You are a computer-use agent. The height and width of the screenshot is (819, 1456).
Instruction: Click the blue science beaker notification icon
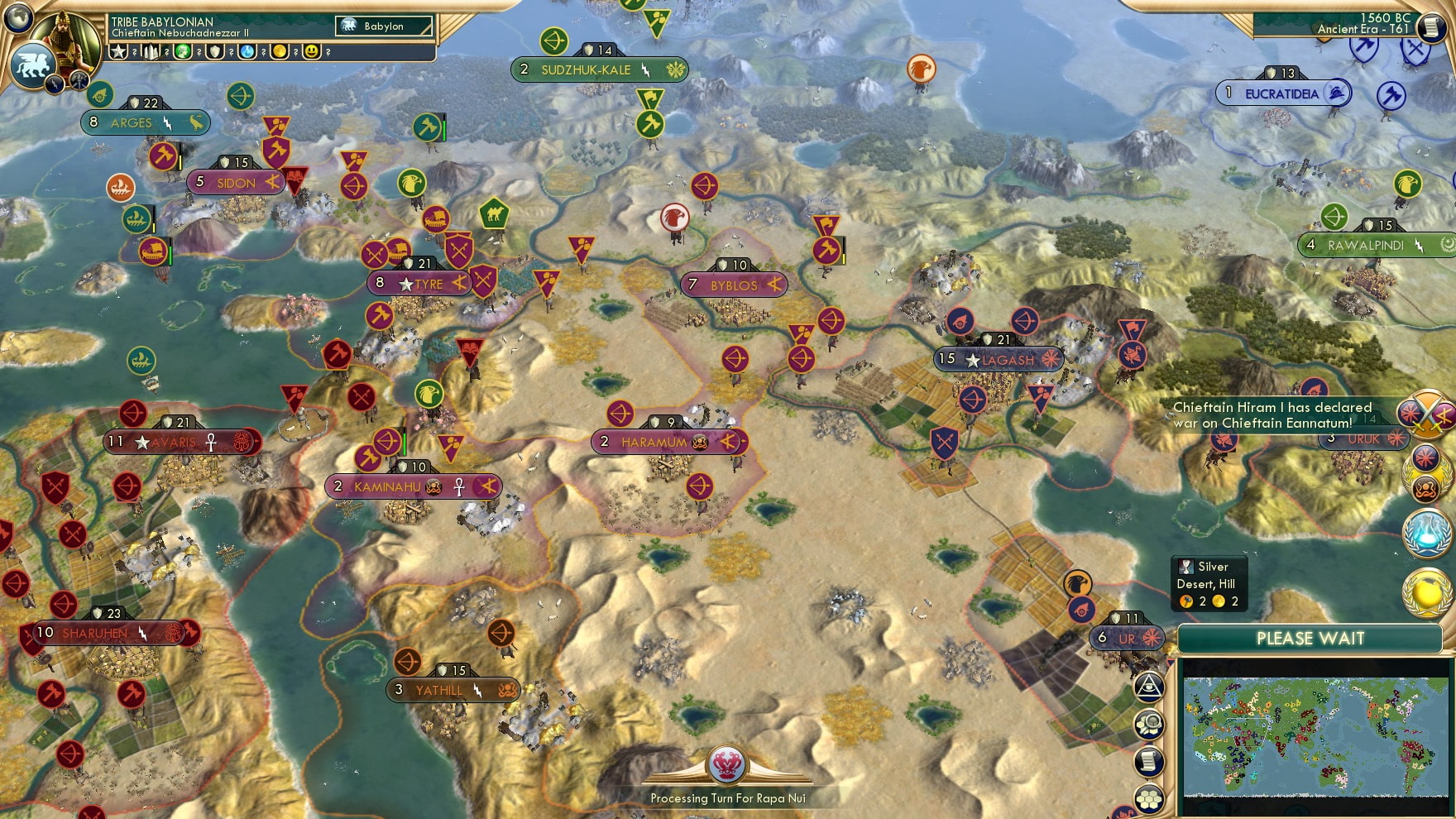tap(1425, 533)
